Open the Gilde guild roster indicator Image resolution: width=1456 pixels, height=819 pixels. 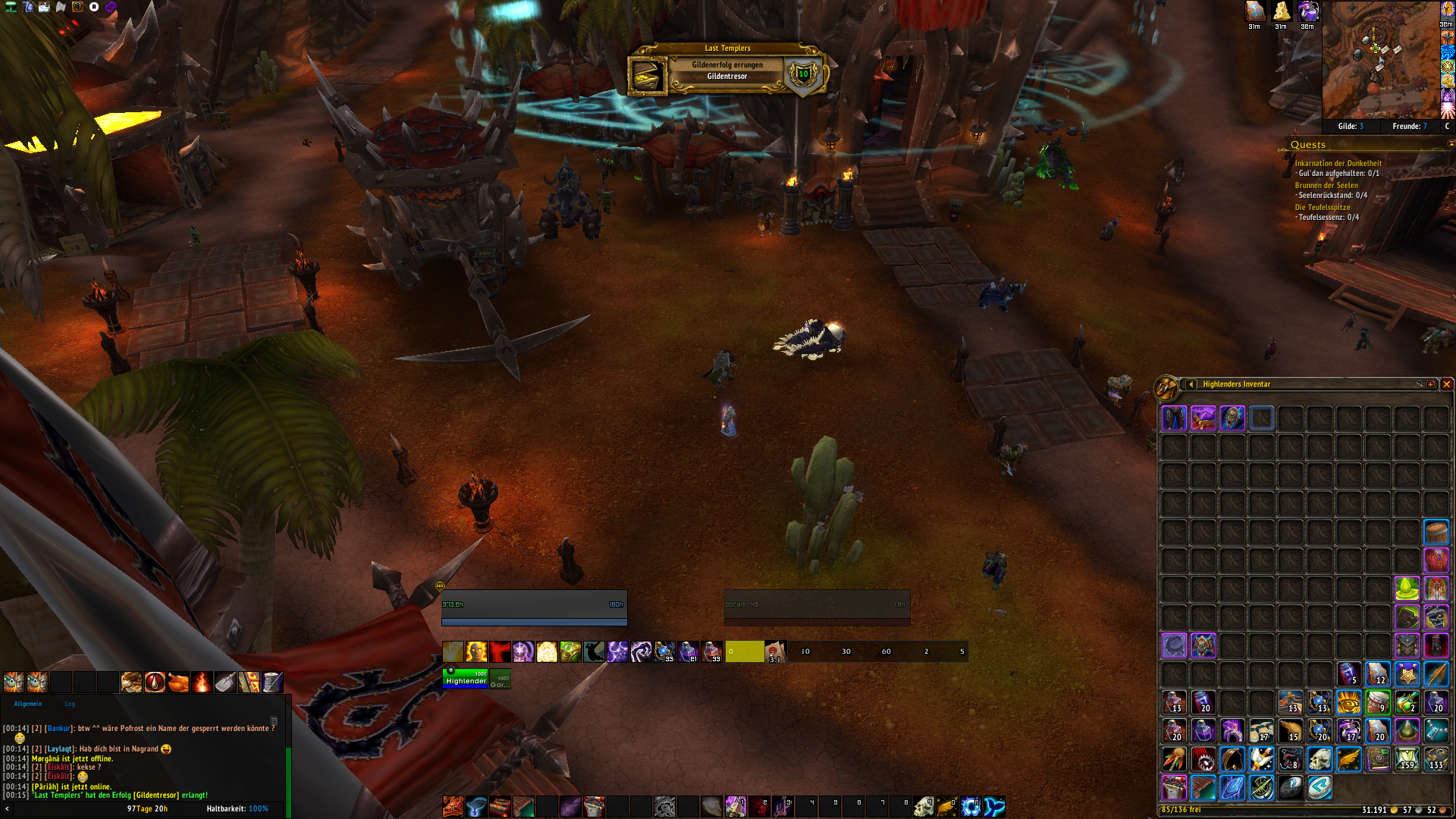(x=1351, y=127)
